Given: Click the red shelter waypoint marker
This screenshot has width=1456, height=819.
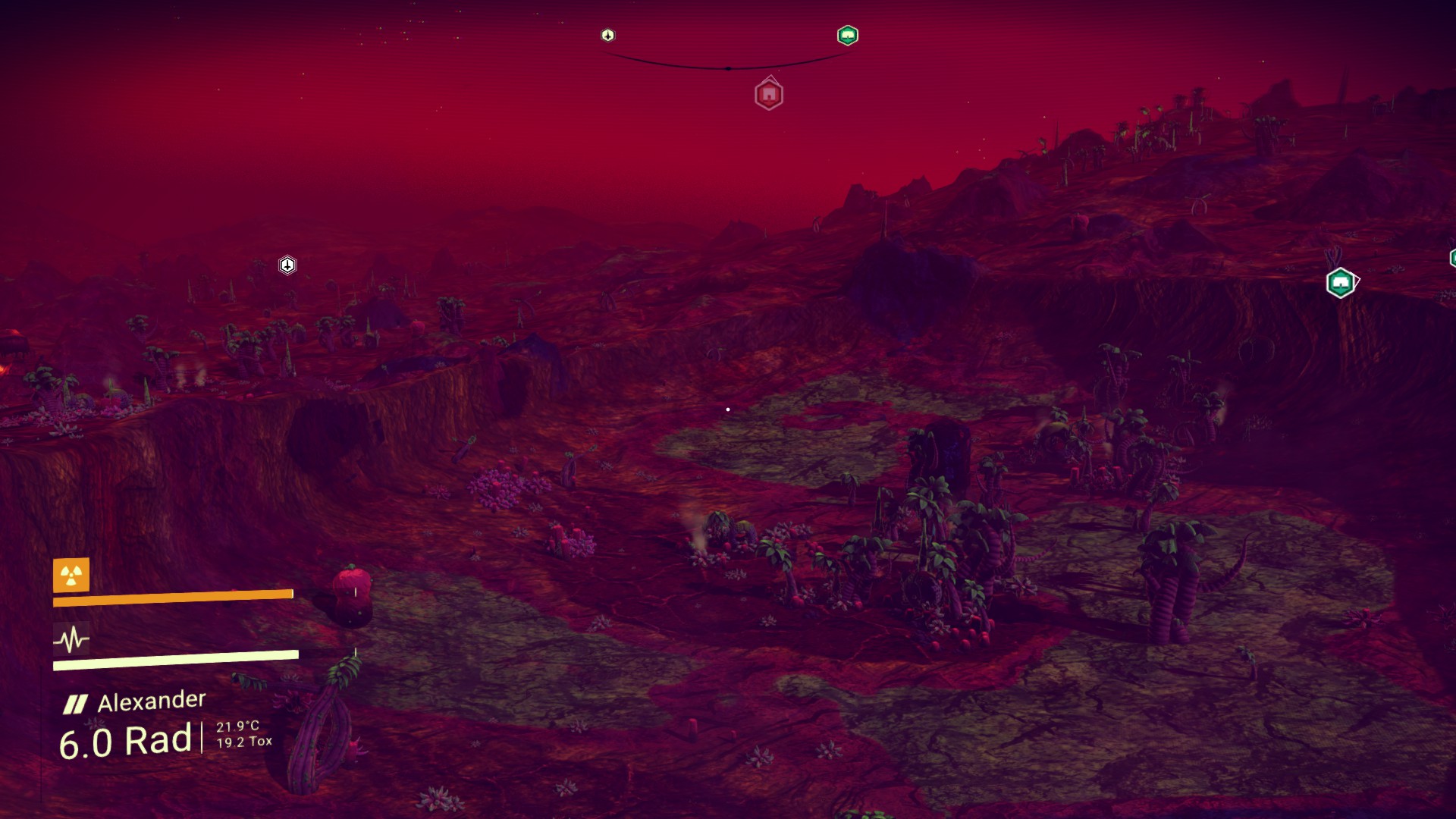Looking at the screenshot, I should click(769, 95).
